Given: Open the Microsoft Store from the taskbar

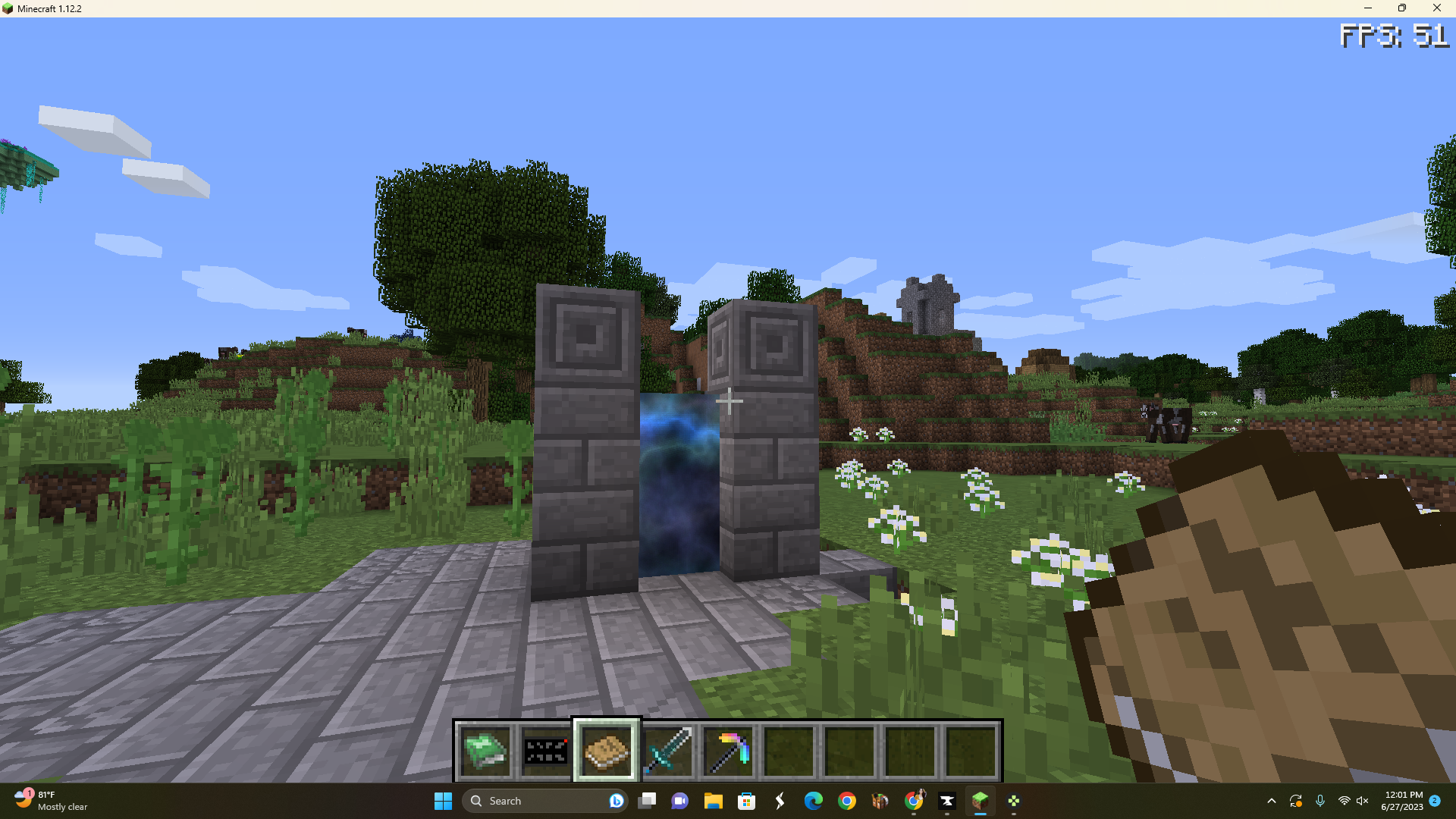Looking at the screenshot, I should click(x=747, y=801).
